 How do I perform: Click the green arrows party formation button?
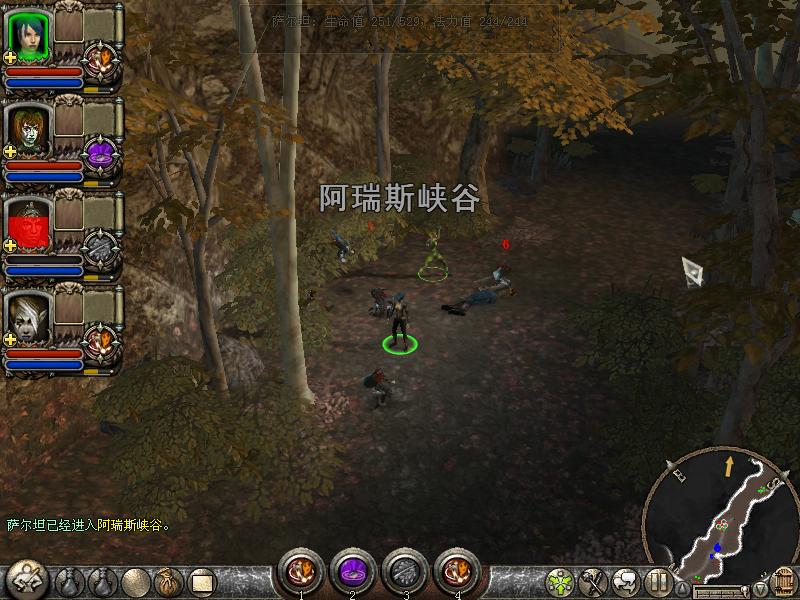pos(562,581)
